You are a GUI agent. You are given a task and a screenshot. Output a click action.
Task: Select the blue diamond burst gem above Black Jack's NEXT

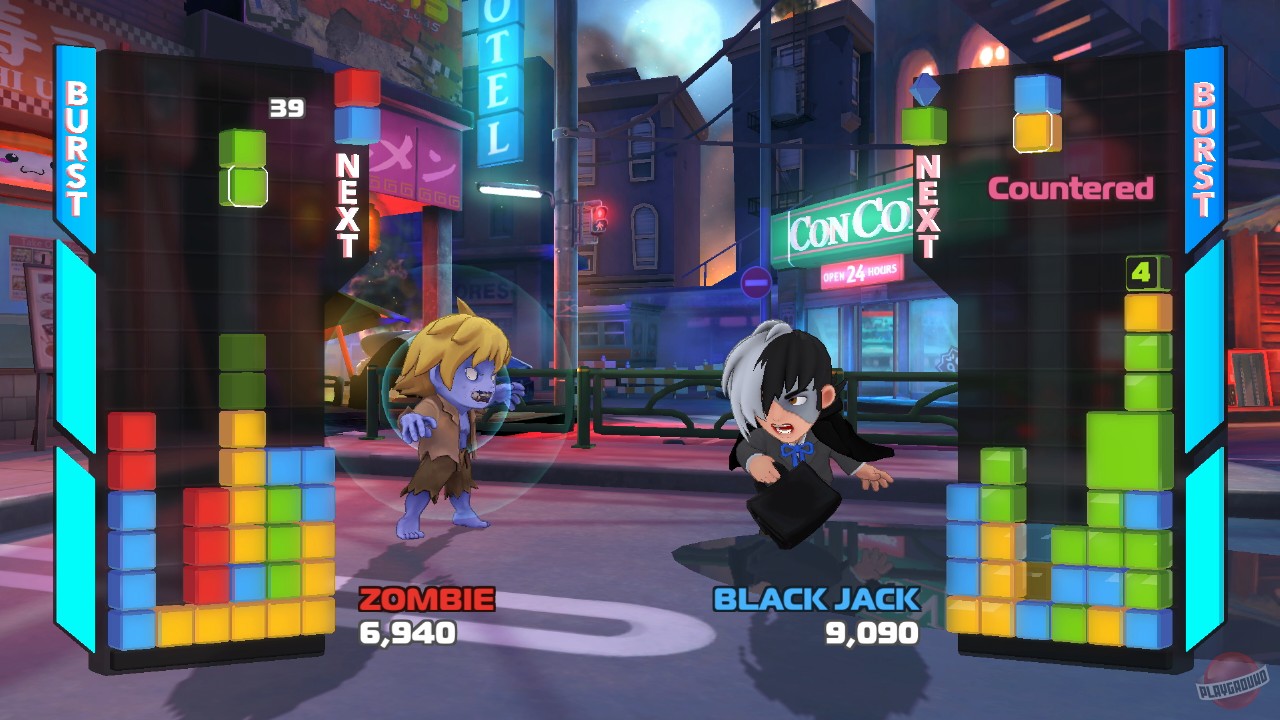(926, 88)
